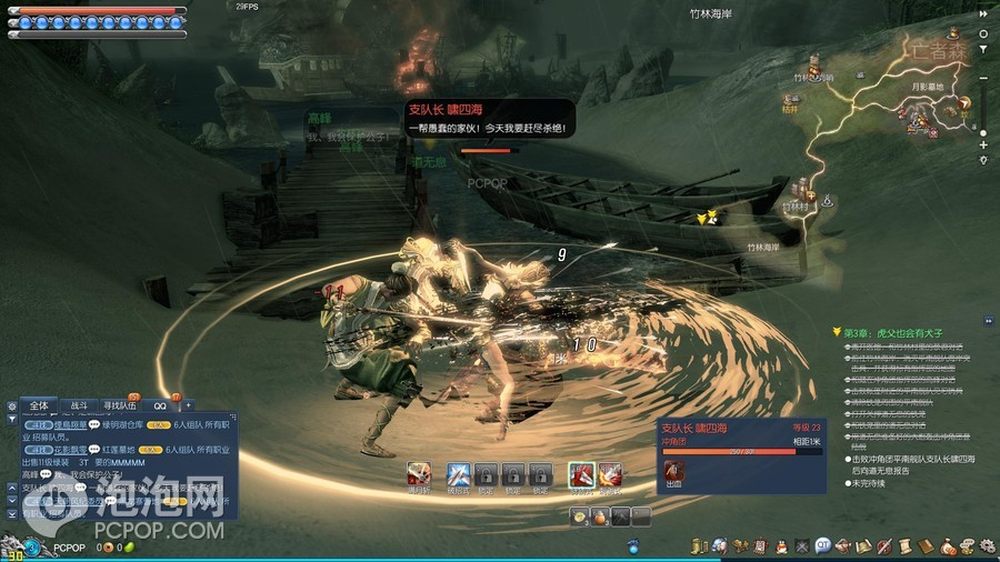Activate the flaming strike skill icon
The width and height of the screenshot is (1000, 562).
pyautogui.click(x=609, y=474)
